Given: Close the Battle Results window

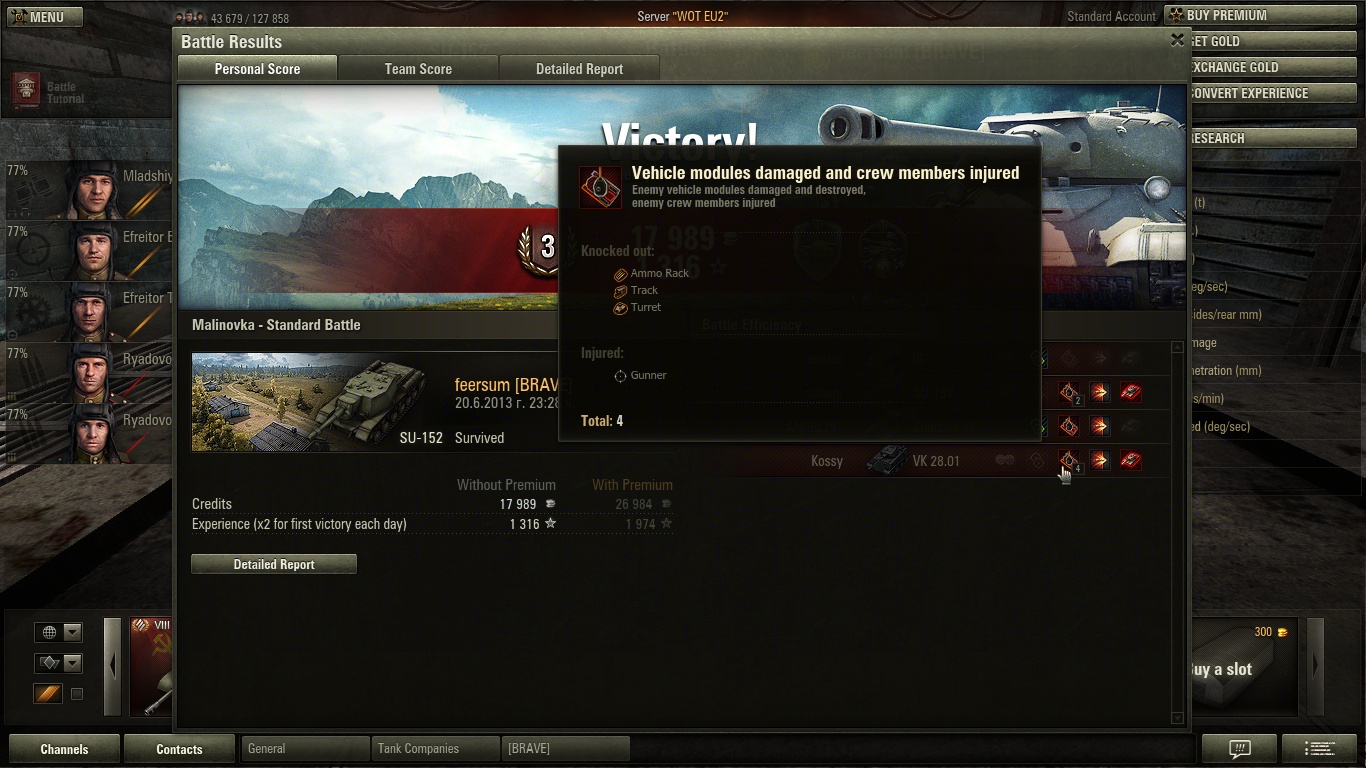Looking at the screenshot, I should pyautogui.click(x=1177, y=40).
